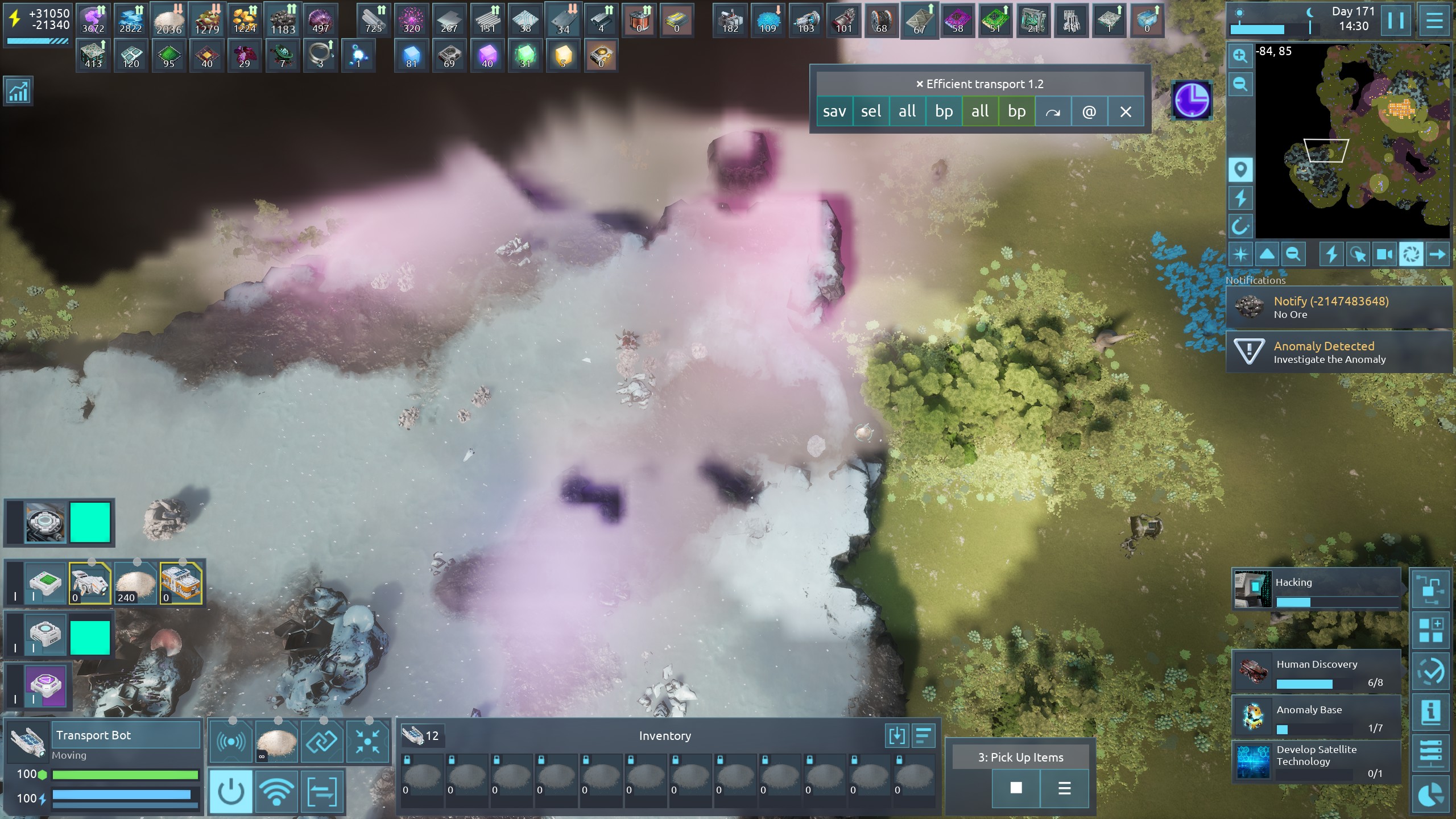Open the statistics chart icon
The width and height of the screenshot is (1456, 819).
(18, 92)
